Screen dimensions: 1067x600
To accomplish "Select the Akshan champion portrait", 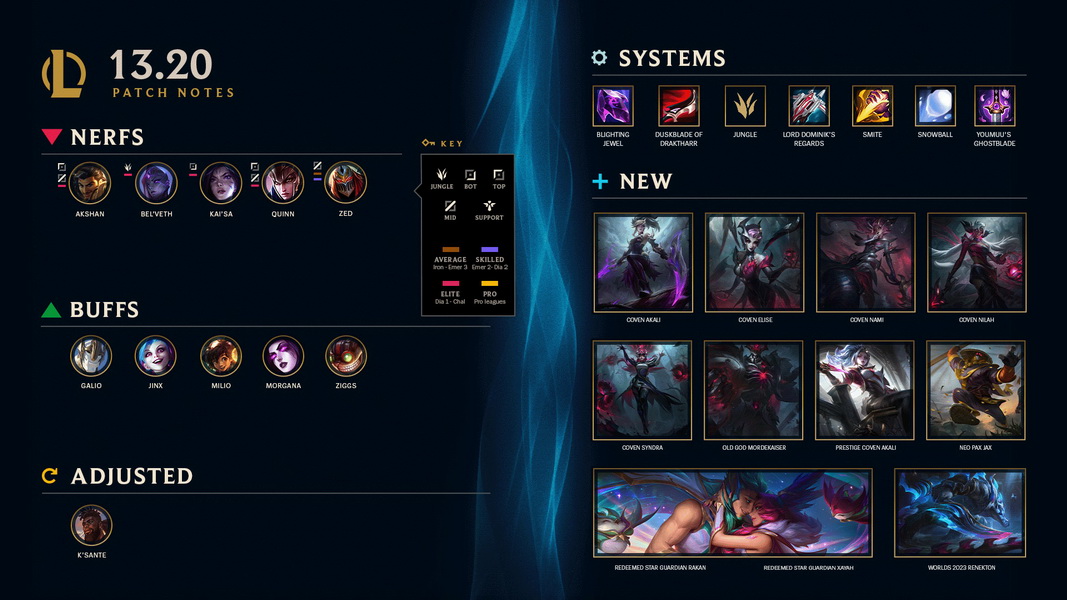I will pyautogui.click(x=90, y=183).
